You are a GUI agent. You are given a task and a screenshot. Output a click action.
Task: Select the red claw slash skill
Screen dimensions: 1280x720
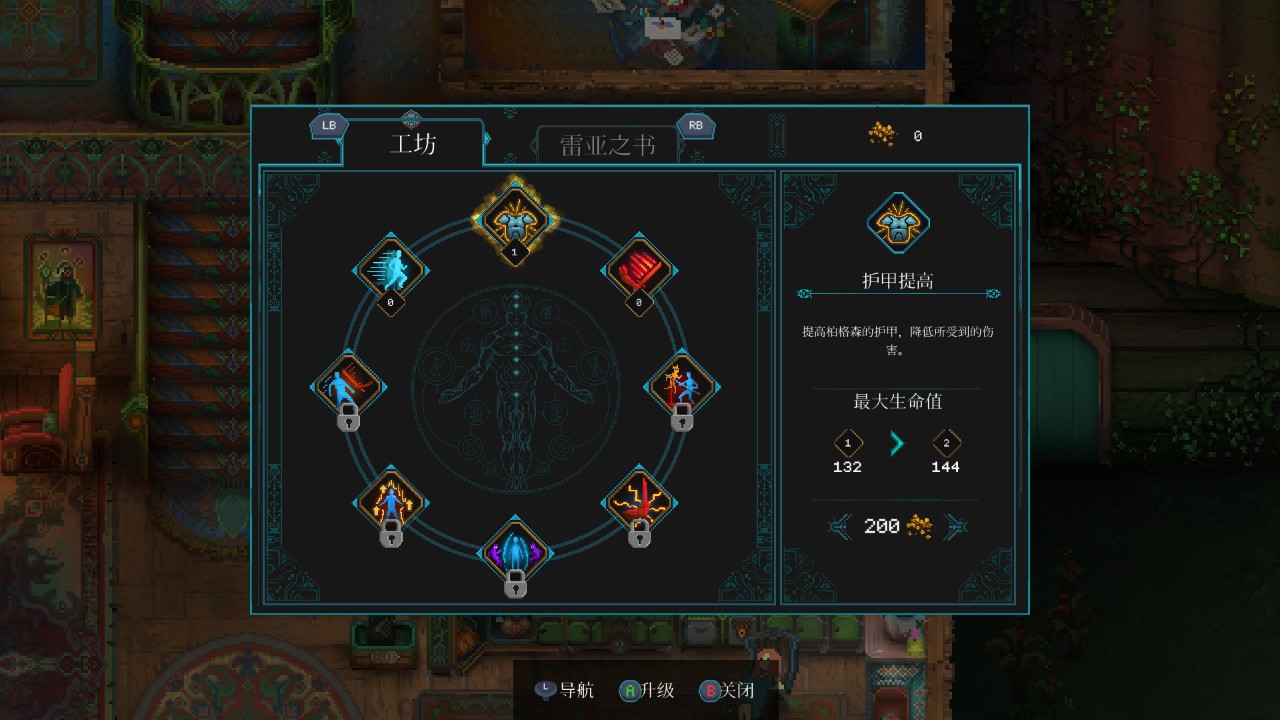(x=639, y=270)
